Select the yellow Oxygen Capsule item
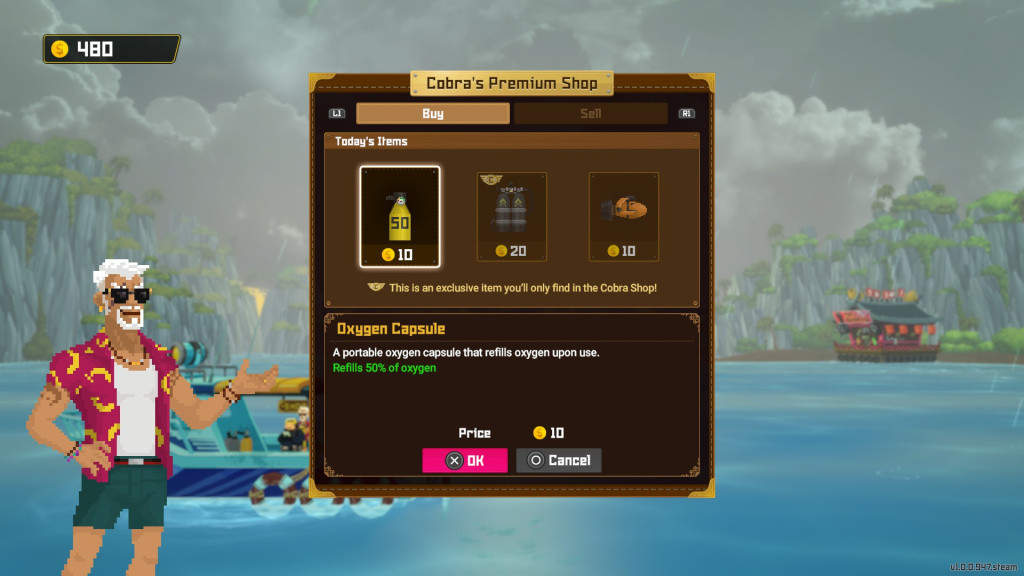1024x576 pixels. coord(400,216)
